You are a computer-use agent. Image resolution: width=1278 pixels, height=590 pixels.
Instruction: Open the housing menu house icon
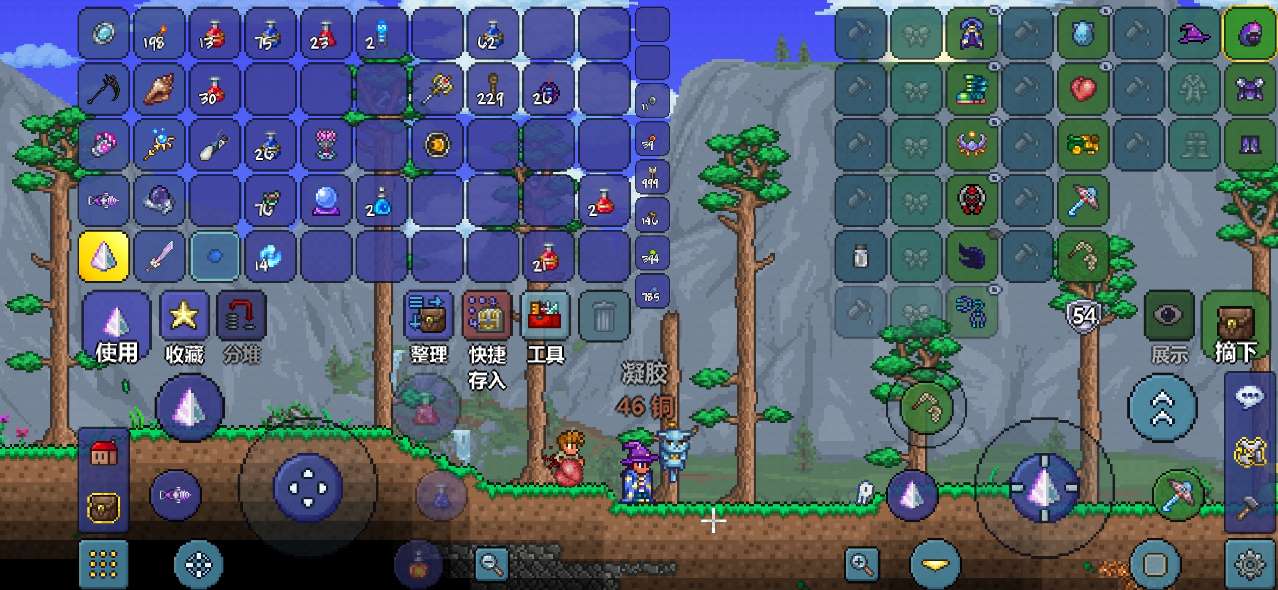[102, 453]
